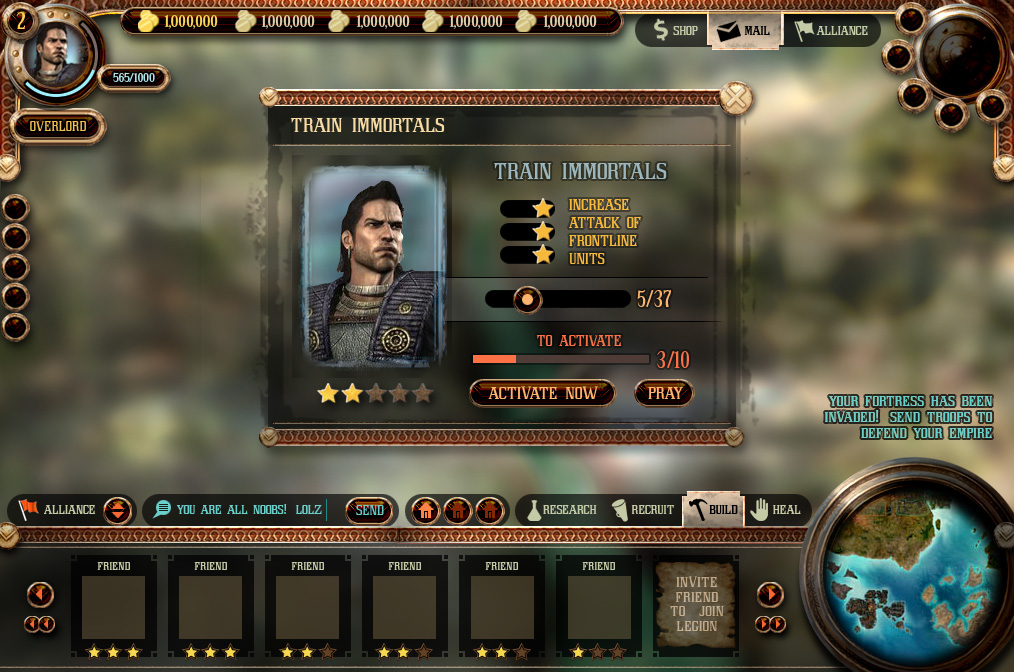Open the Research menu
This screenshot has height=672, width=1014.
(561, 510)
